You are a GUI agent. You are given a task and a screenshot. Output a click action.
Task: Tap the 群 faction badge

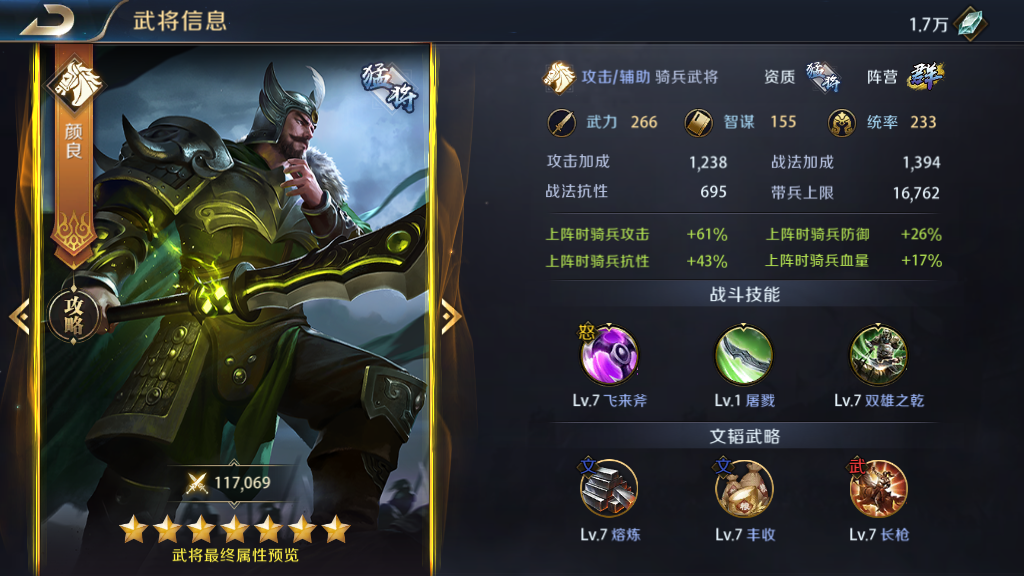(x=926, y=77)
